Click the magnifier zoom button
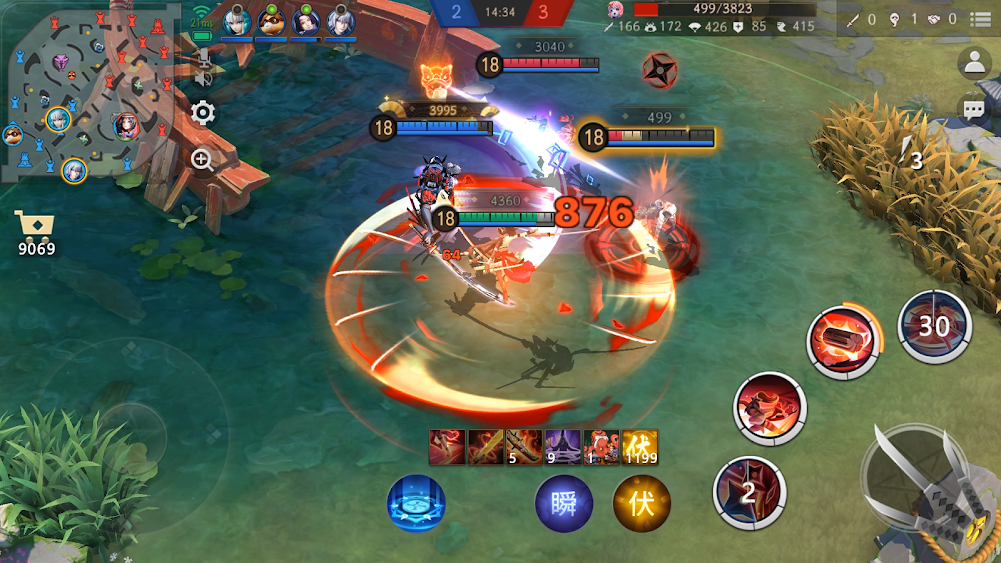 pos(203,159)
